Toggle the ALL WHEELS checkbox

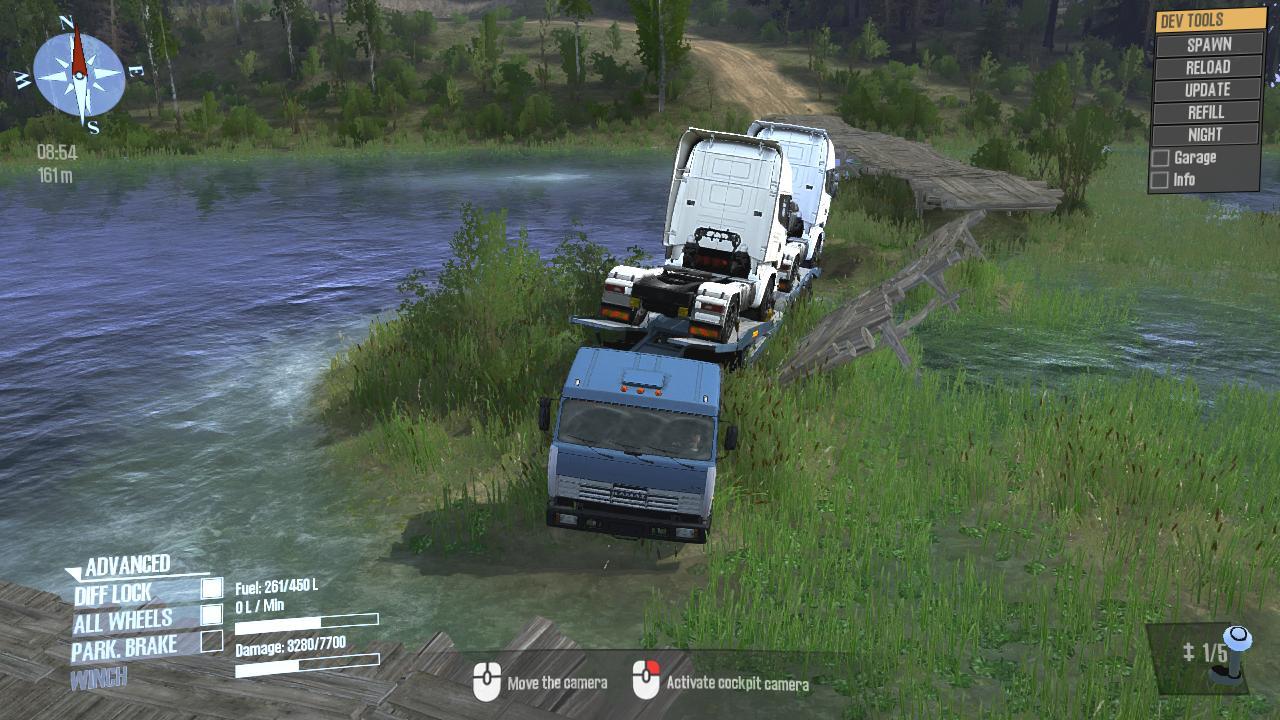click(212, 614)
